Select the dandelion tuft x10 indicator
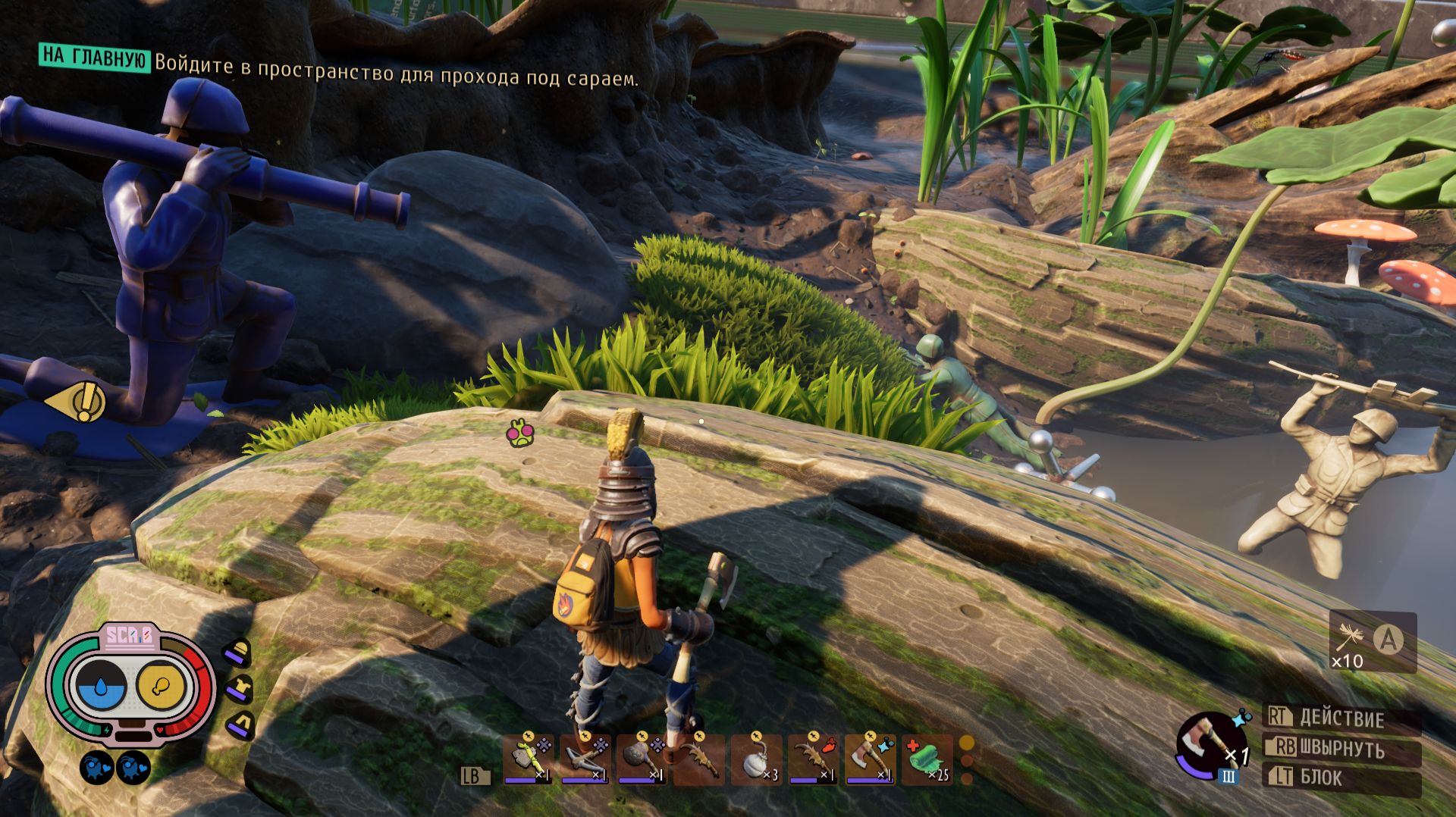This screenshot has width=1456, height=817. coord(1373,643)
